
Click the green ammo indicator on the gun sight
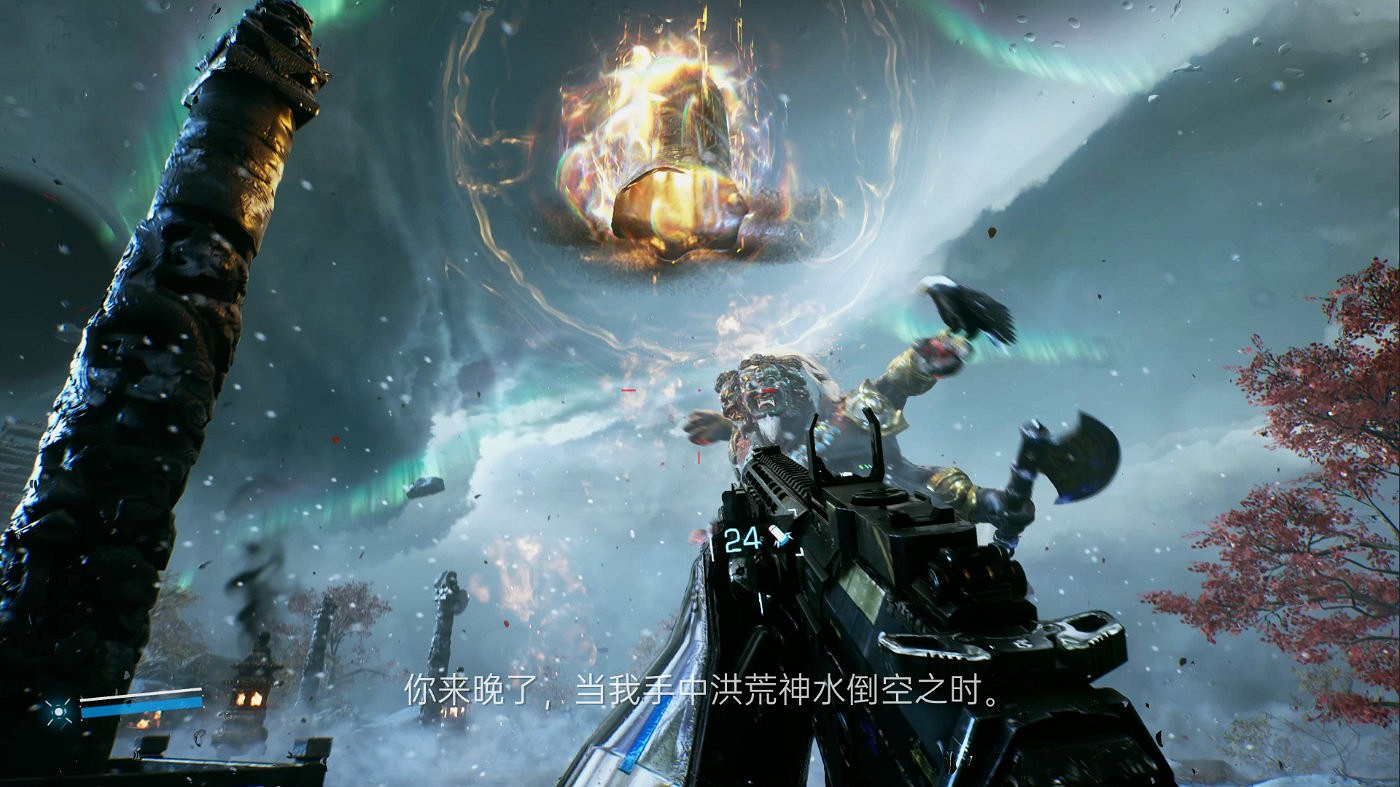coord(865,466)
